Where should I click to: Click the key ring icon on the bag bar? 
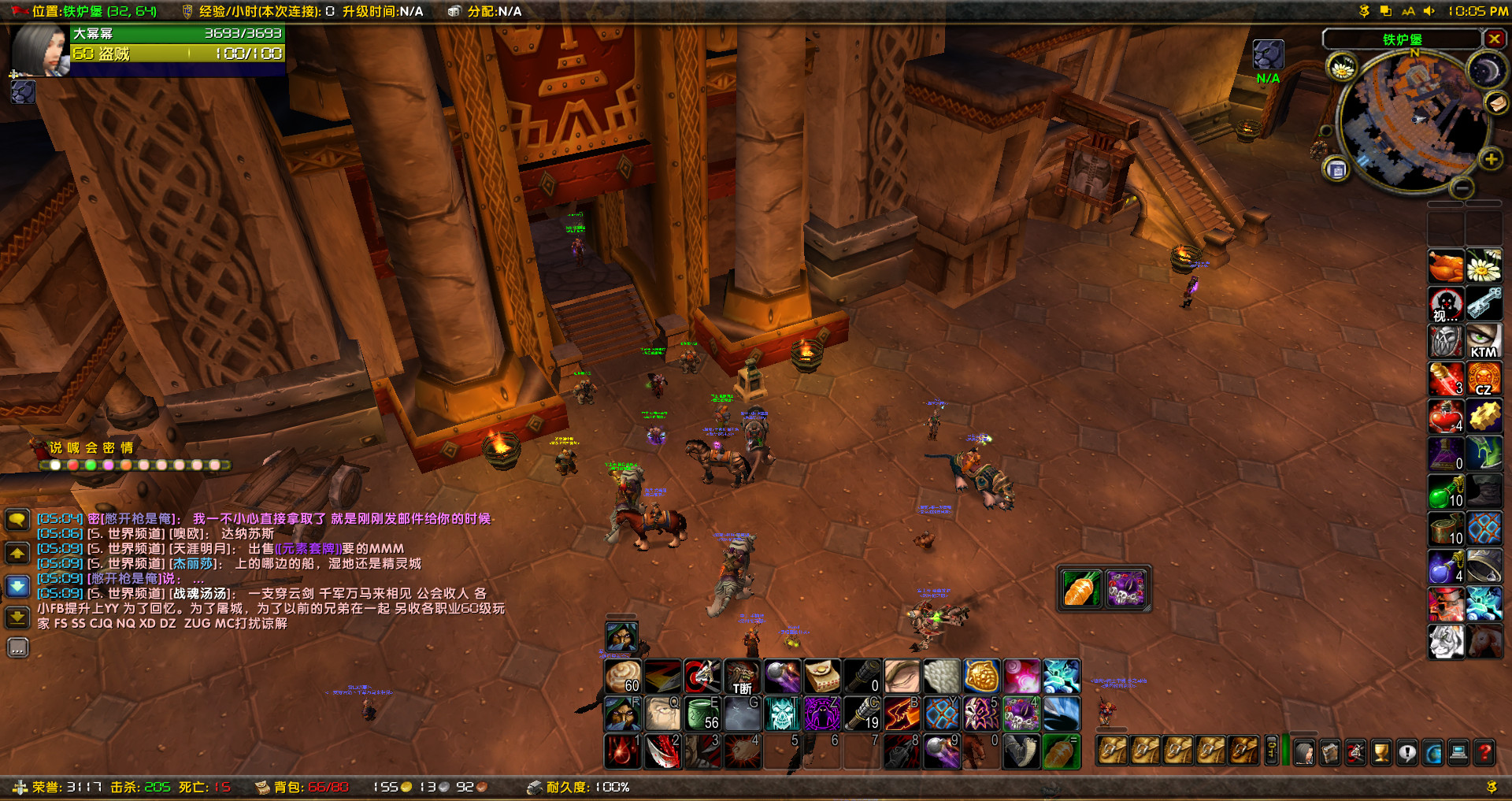click(1270, 751)
